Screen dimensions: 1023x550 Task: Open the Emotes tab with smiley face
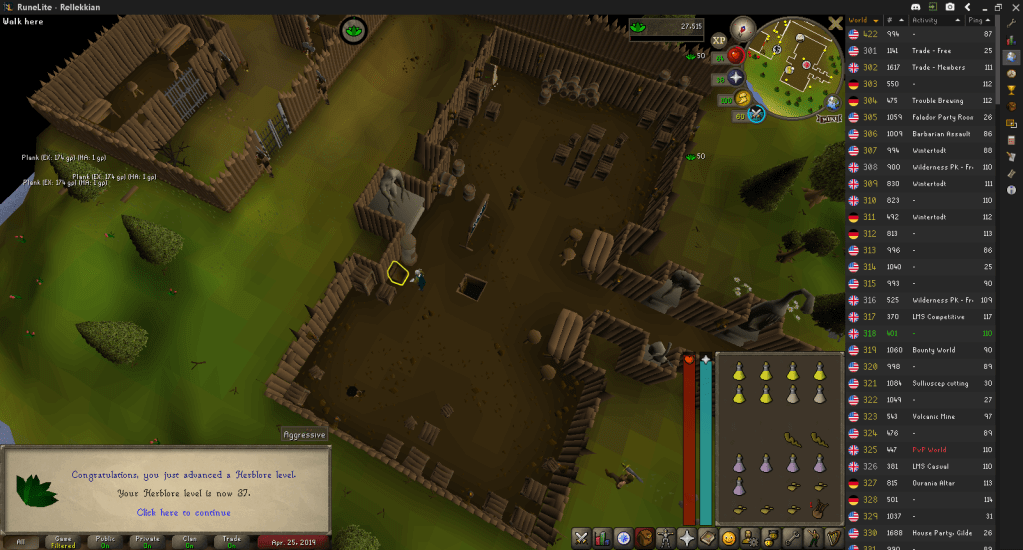(x=730, y=538)
